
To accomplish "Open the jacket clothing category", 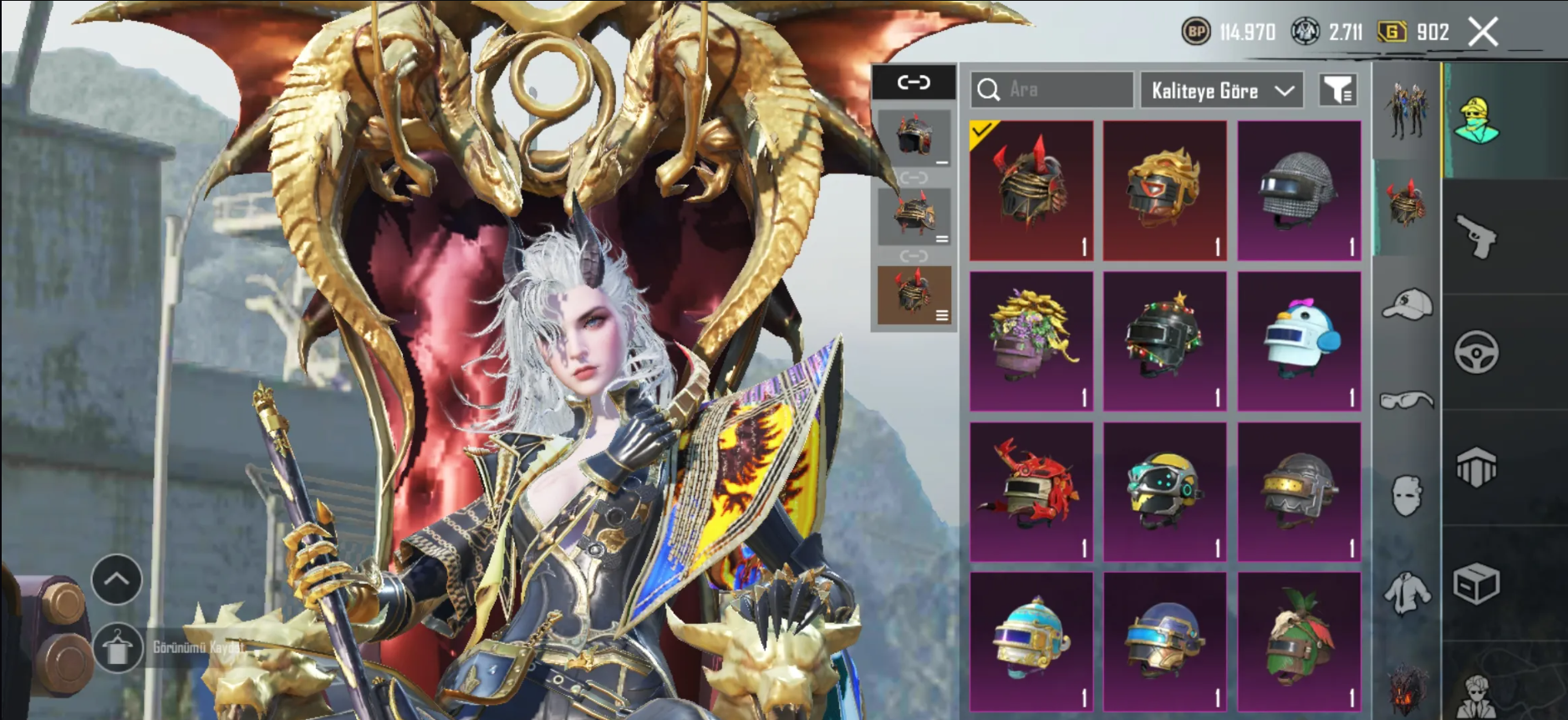I will 1407,593.
